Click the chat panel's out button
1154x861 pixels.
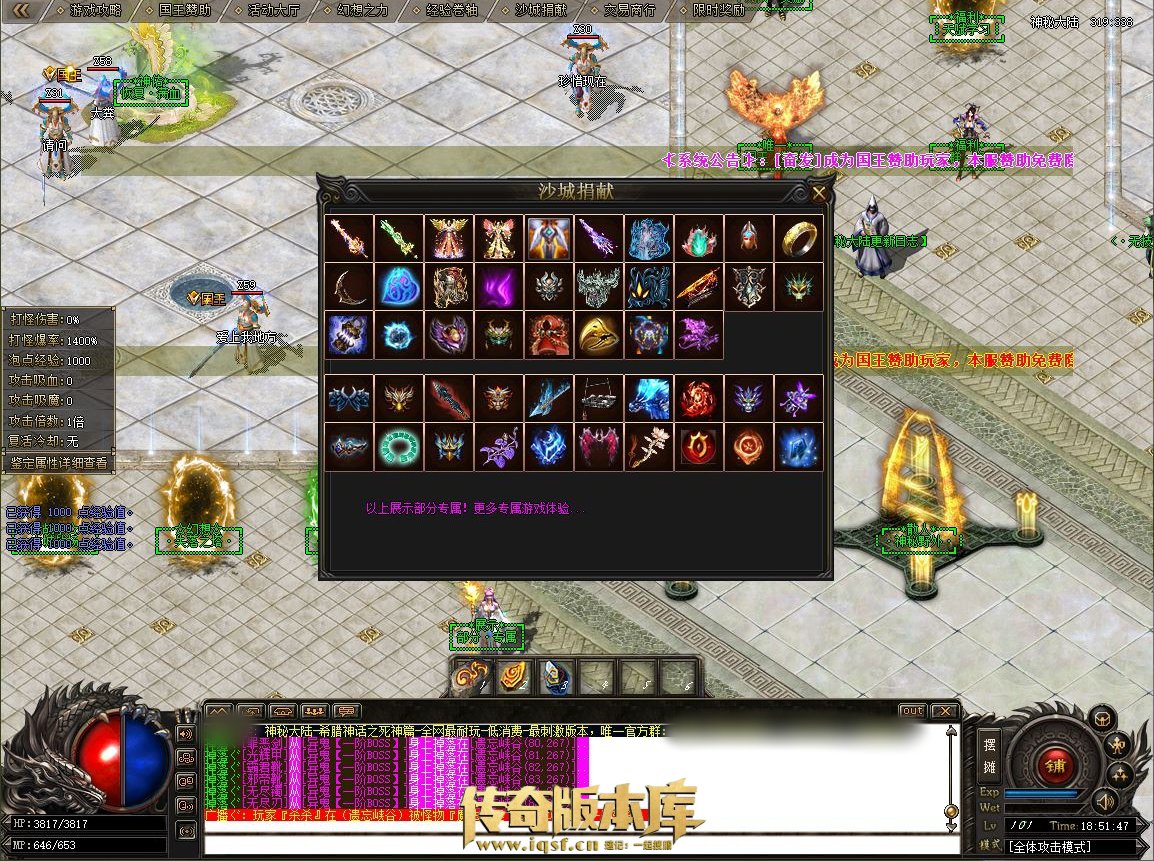click(911, 711)
